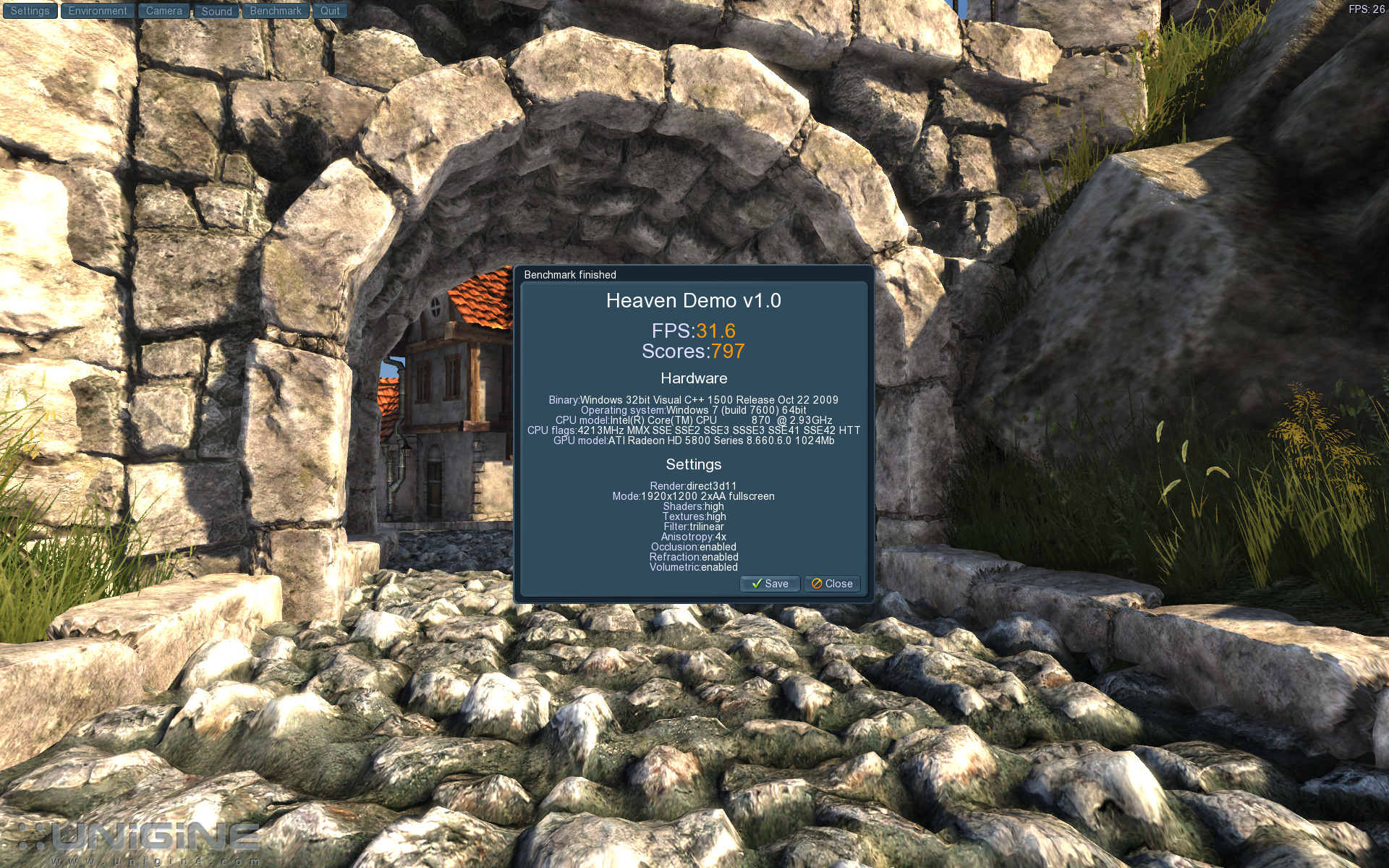Open the Environment menu
This screenshot has height=868, width=1389.
(98, 11)
